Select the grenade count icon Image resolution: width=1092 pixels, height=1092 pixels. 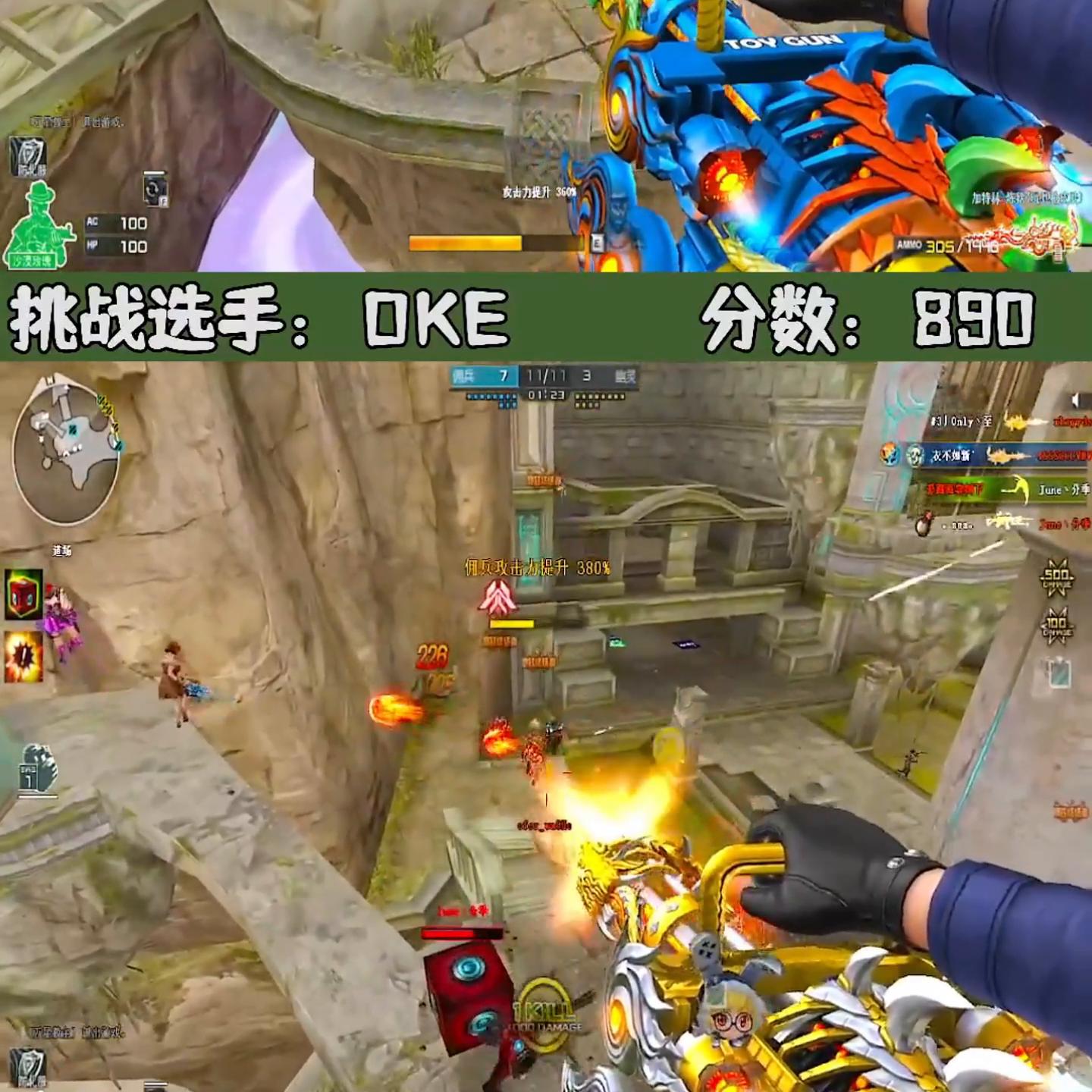(38, 769)
